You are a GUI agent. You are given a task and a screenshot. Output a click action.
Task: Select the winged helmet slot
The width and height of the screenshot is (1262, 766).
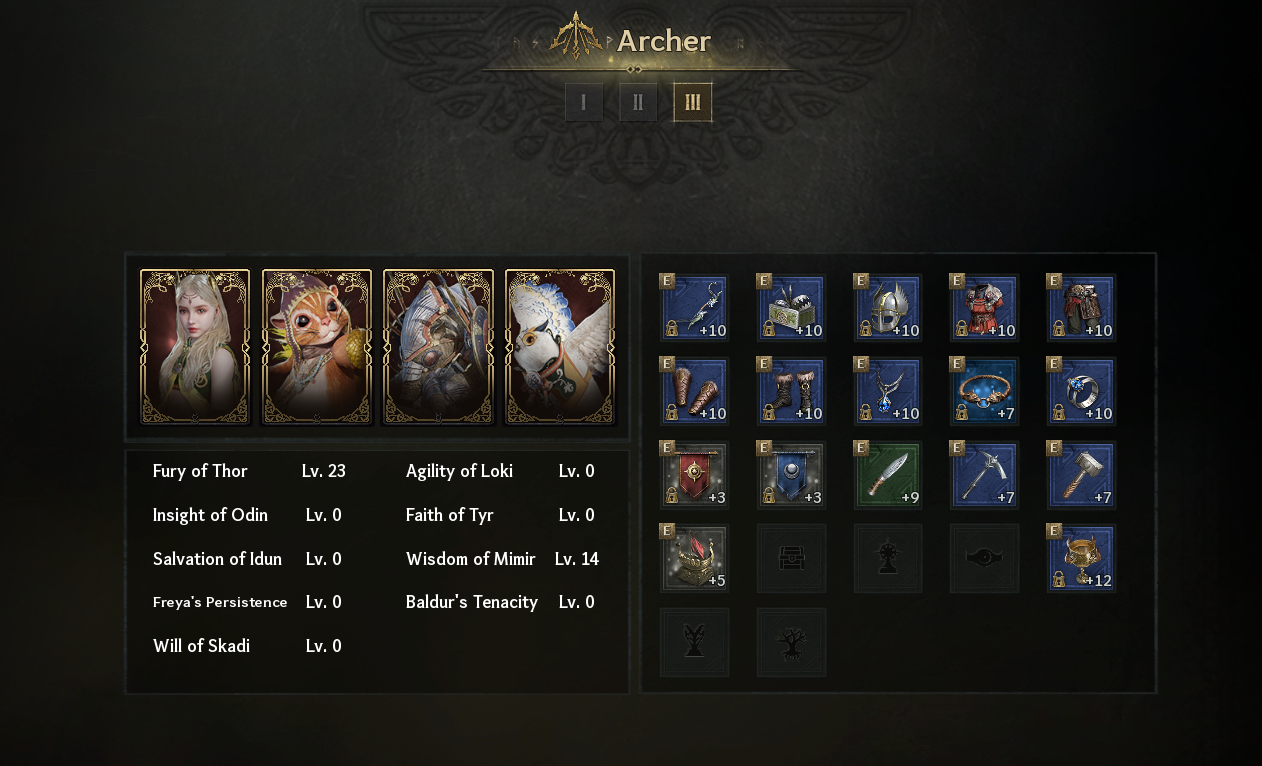888,309
